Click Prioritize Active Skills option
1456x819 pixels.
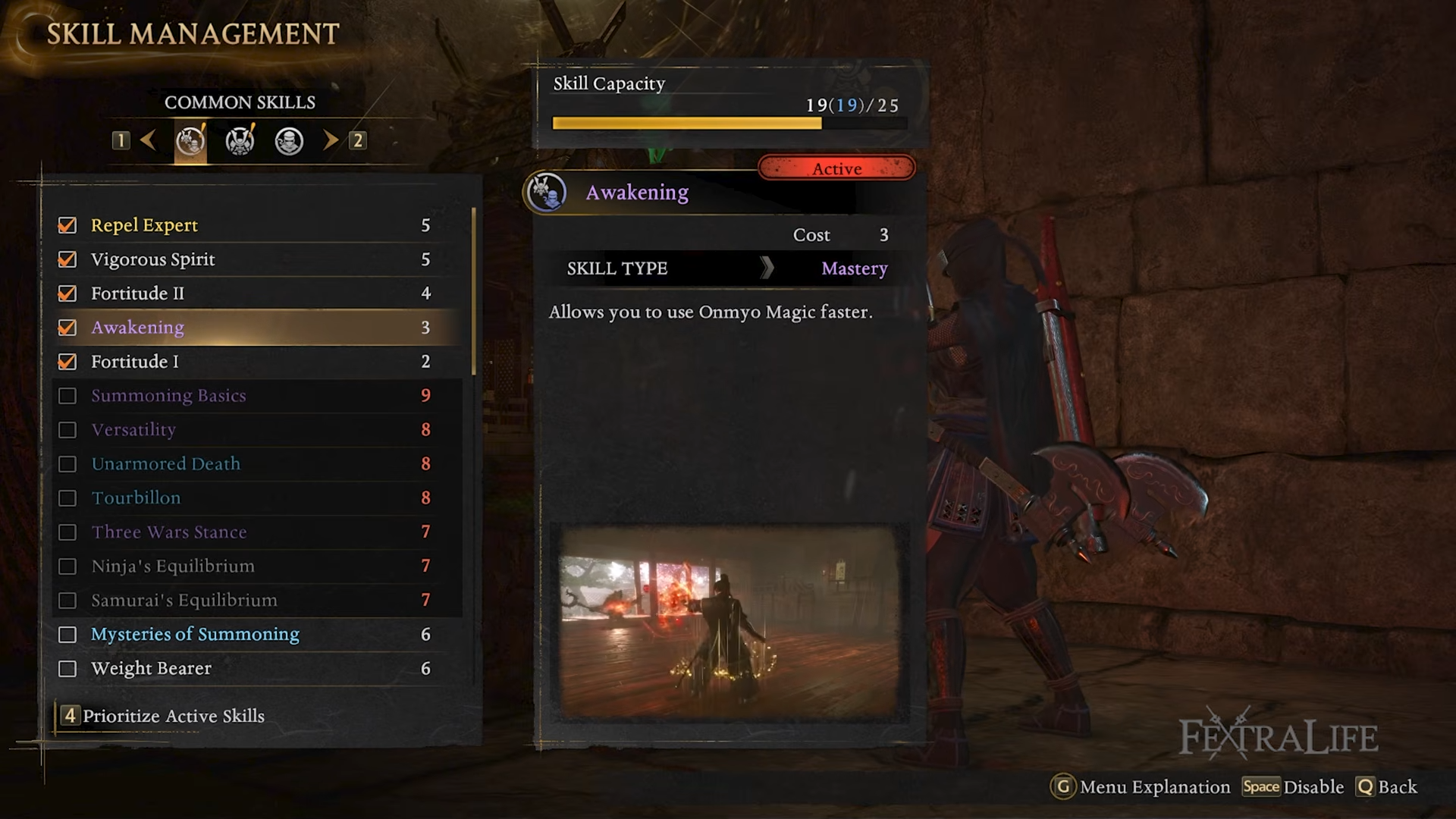(173, 716)
